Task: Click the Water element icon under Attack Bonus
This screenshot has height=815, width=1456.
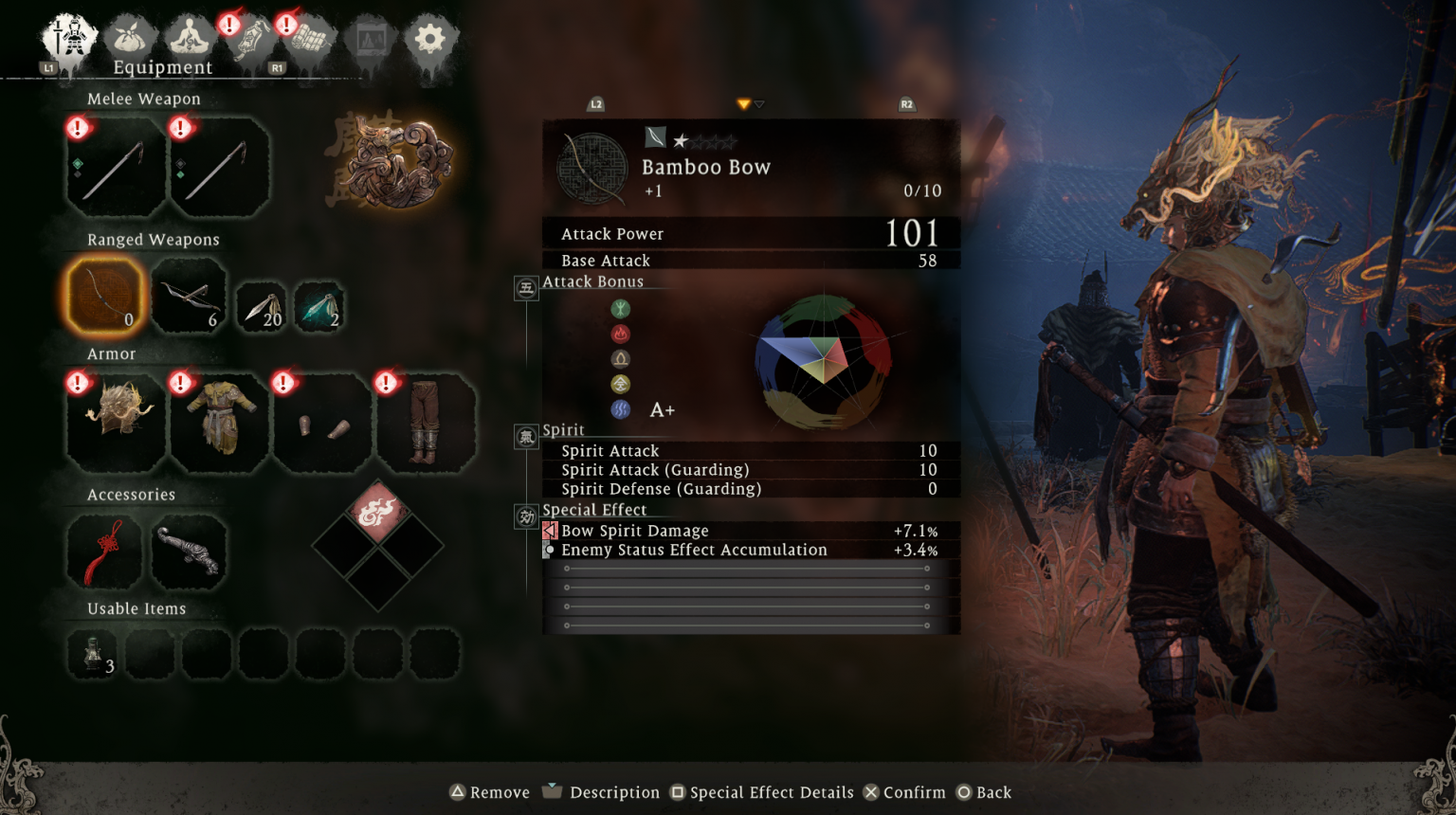Action: tap(621, 408)
